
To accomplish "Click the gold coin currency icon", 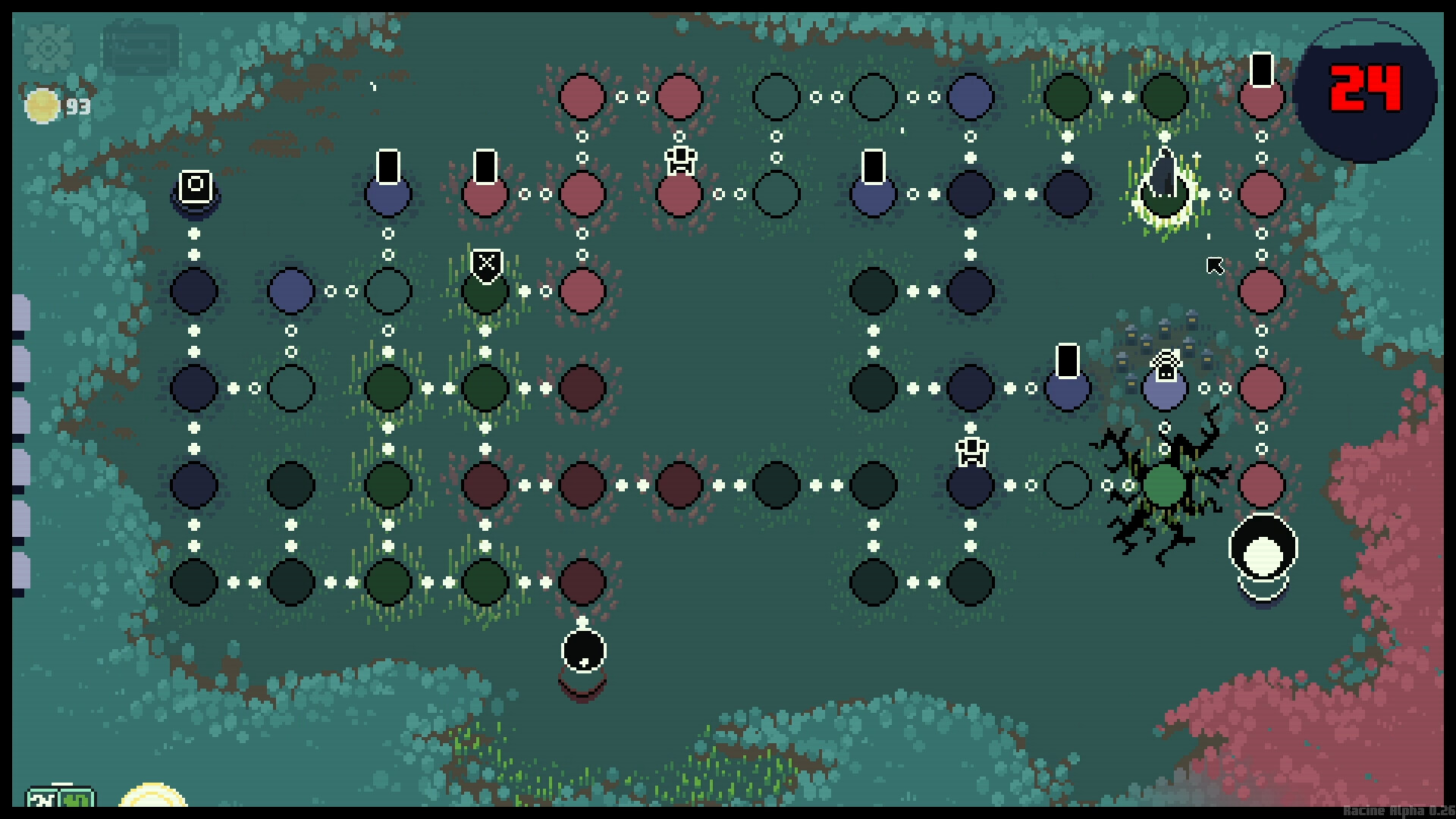I will tap(42, 106).
